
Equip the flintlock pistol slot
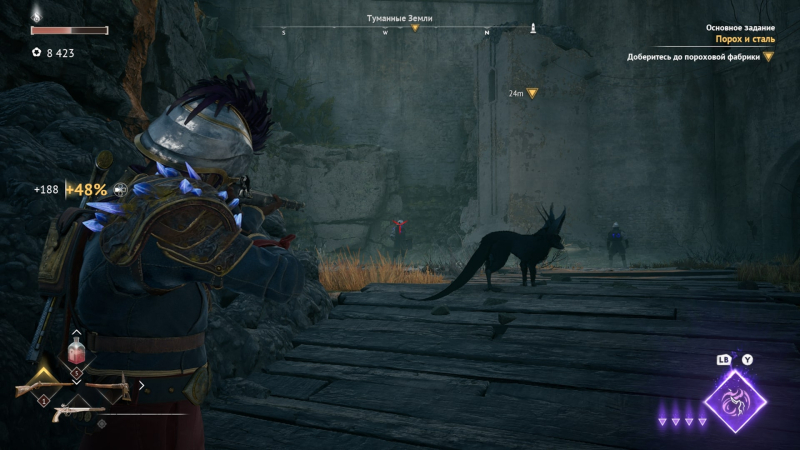tap(75, 408)
